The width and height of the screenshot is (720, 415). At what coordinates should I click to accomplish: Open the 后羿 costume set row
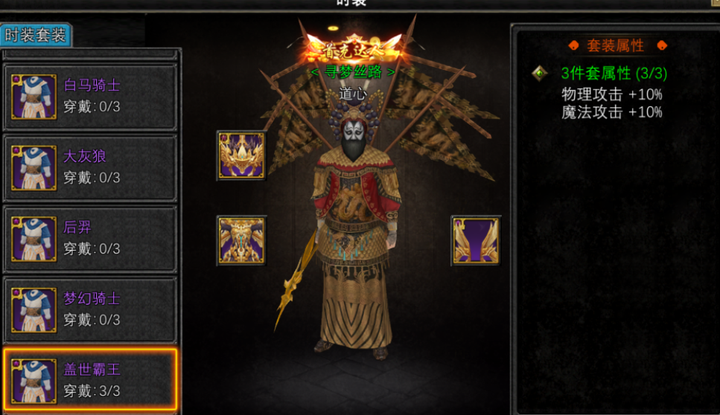(x=90, y=238)
